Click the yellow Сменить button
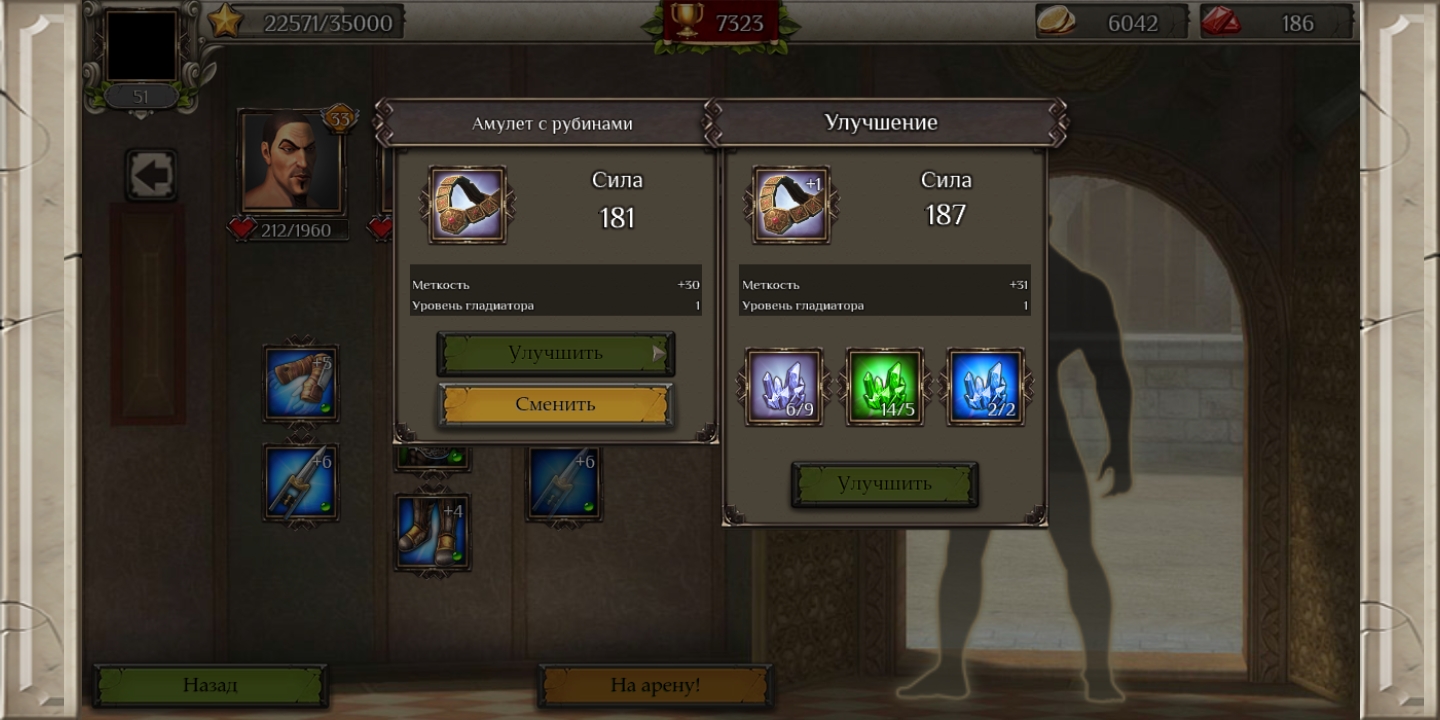Screen dimensions: 1440x720 [x=555, y=404]
